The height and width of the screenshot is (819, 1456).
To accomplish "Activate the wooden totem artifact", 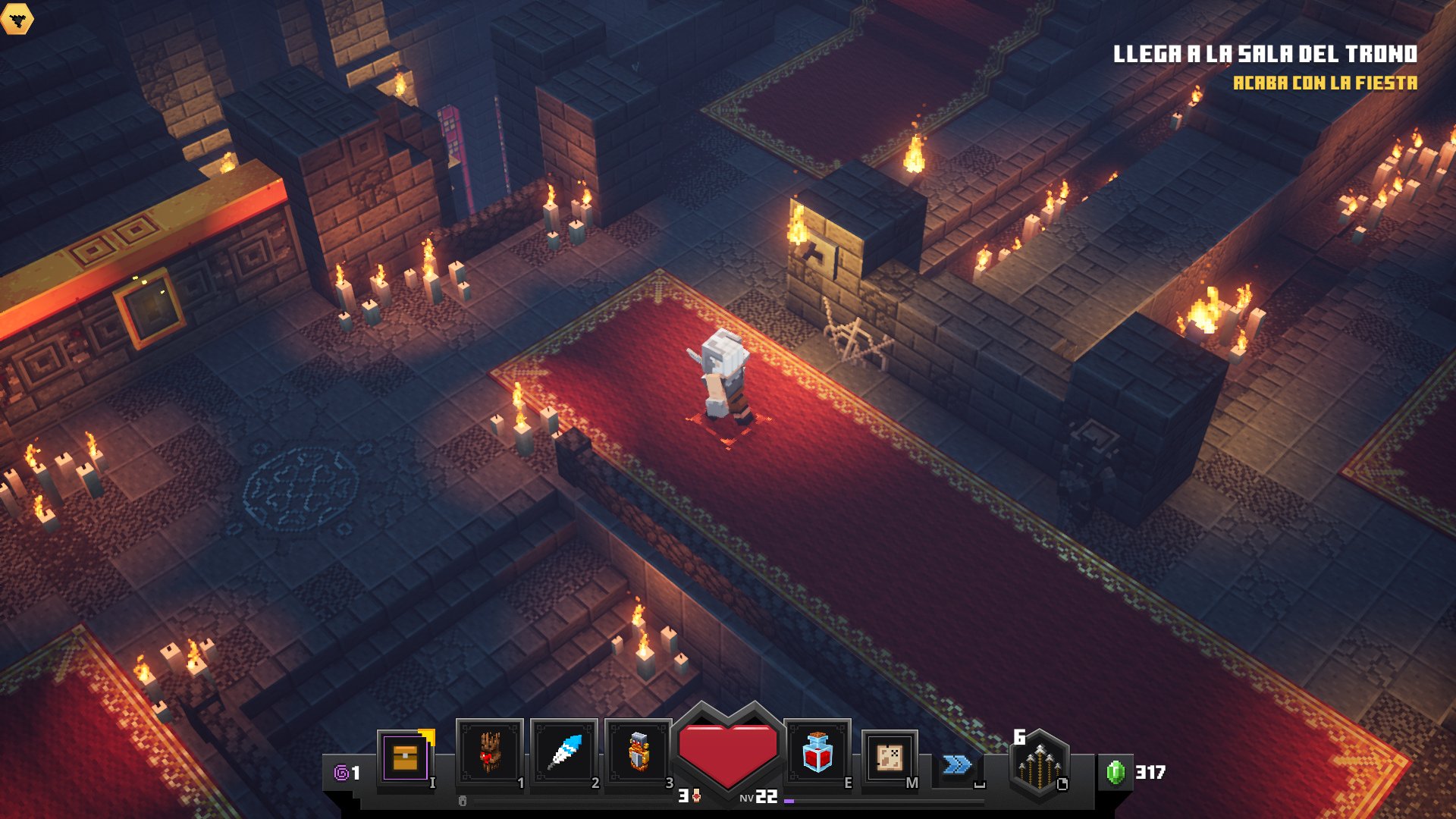I will 490,753.
